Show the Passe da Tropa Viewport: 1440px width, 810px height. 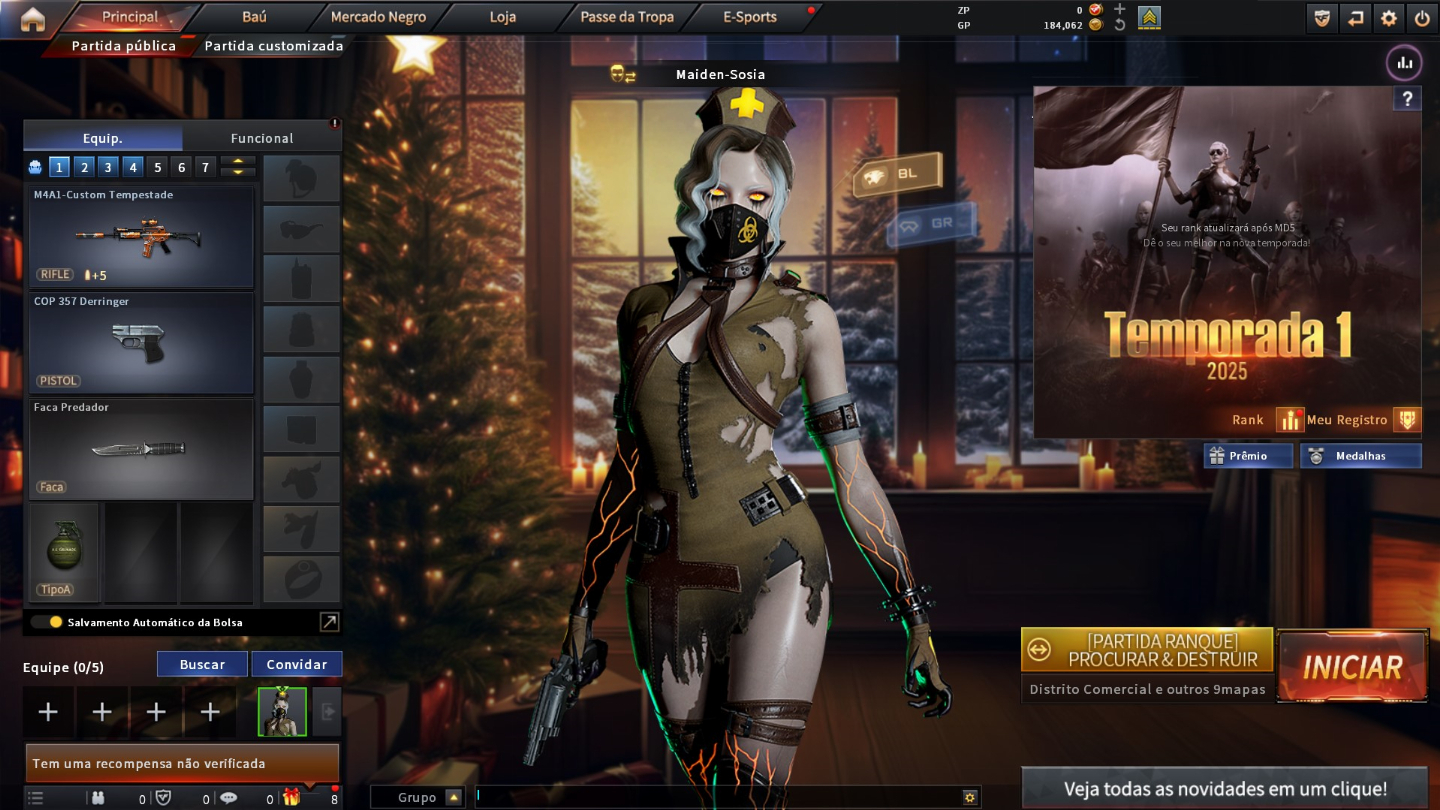[x=627, y=17]
